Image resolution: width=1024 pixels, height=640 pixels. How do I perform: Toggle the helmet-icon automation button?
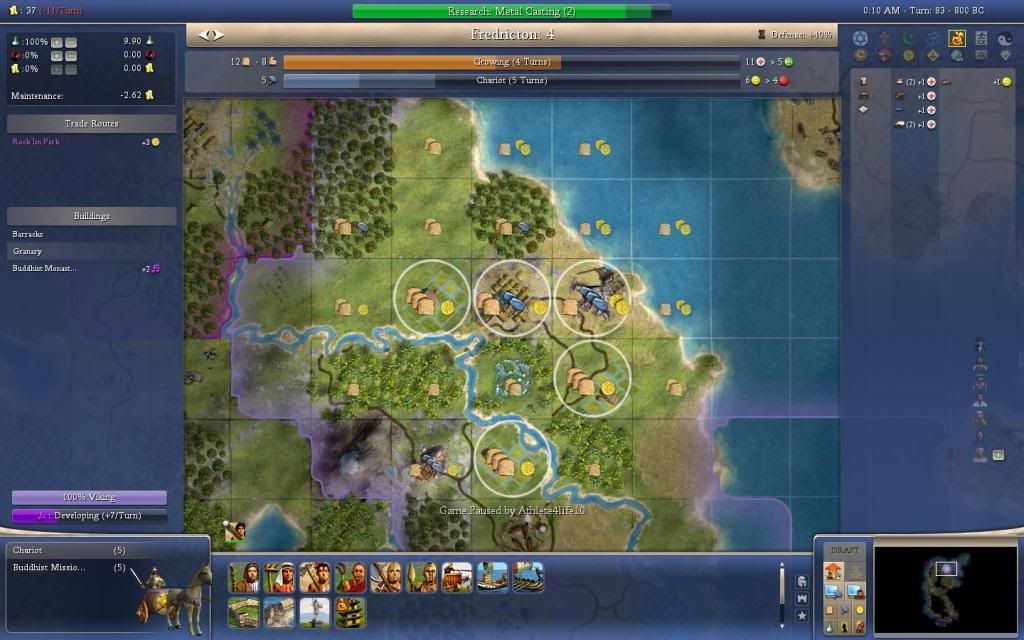(x=802, y=581)
